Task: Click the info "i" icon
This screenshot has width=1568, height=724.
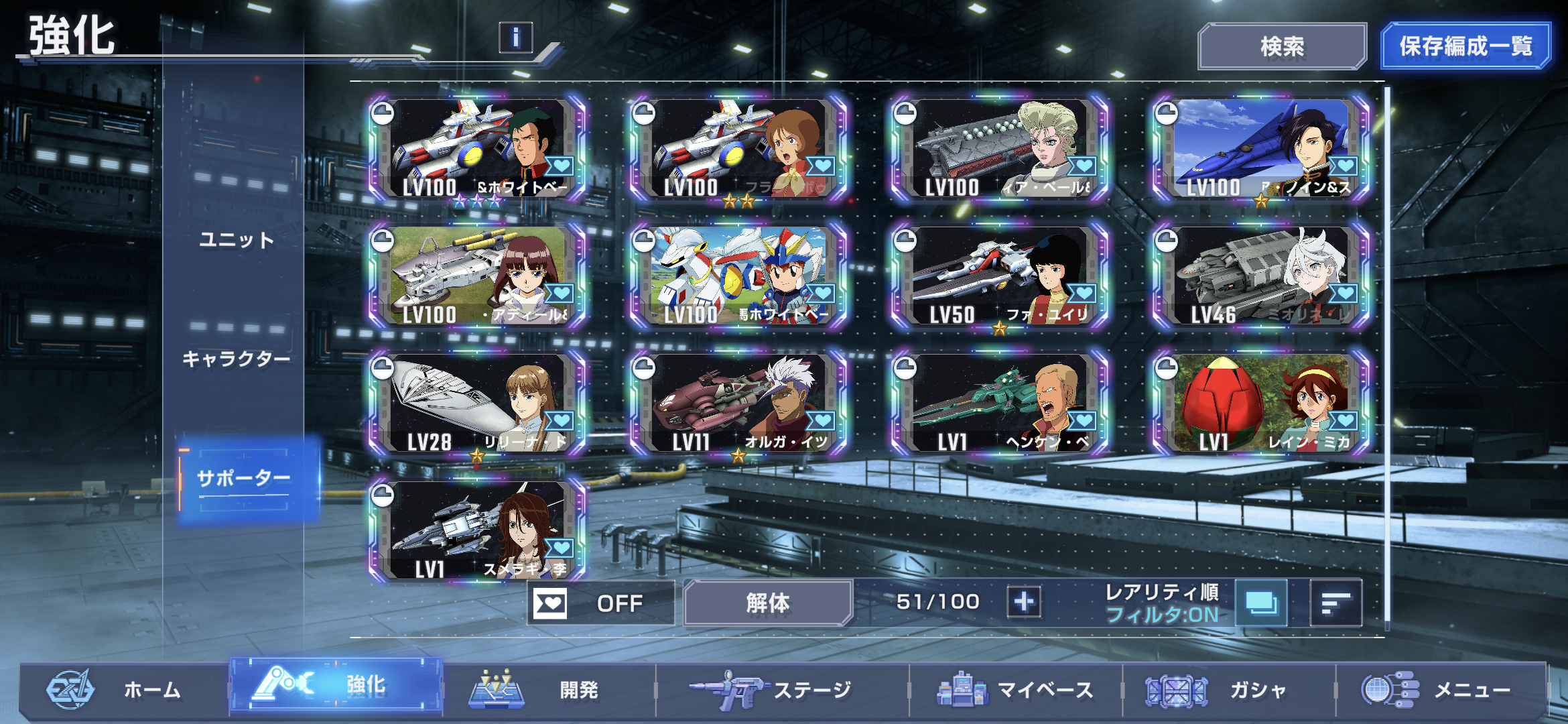Action: point(515,38)
